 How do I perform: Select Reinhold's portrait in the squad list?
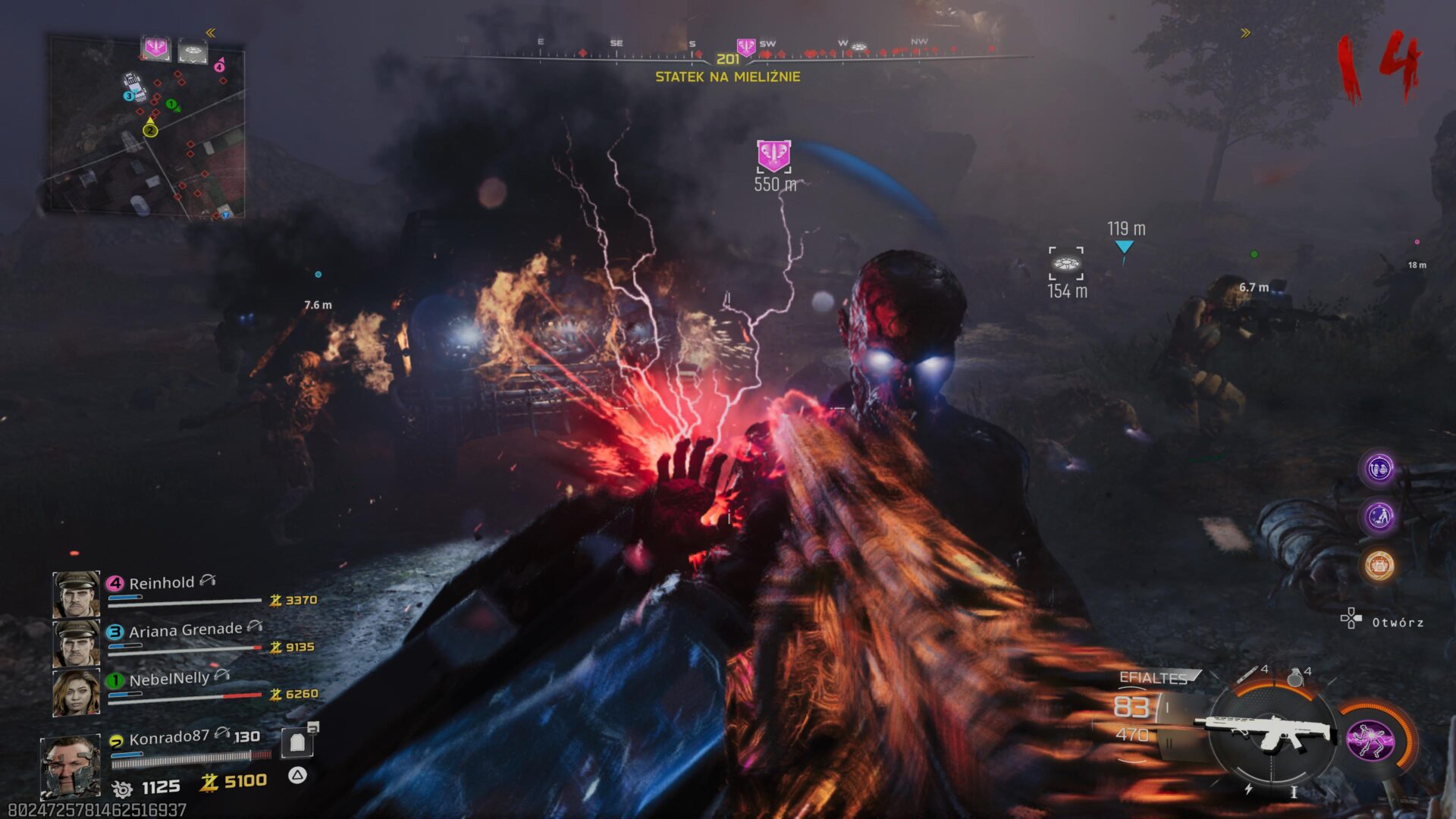pos(76,594)
